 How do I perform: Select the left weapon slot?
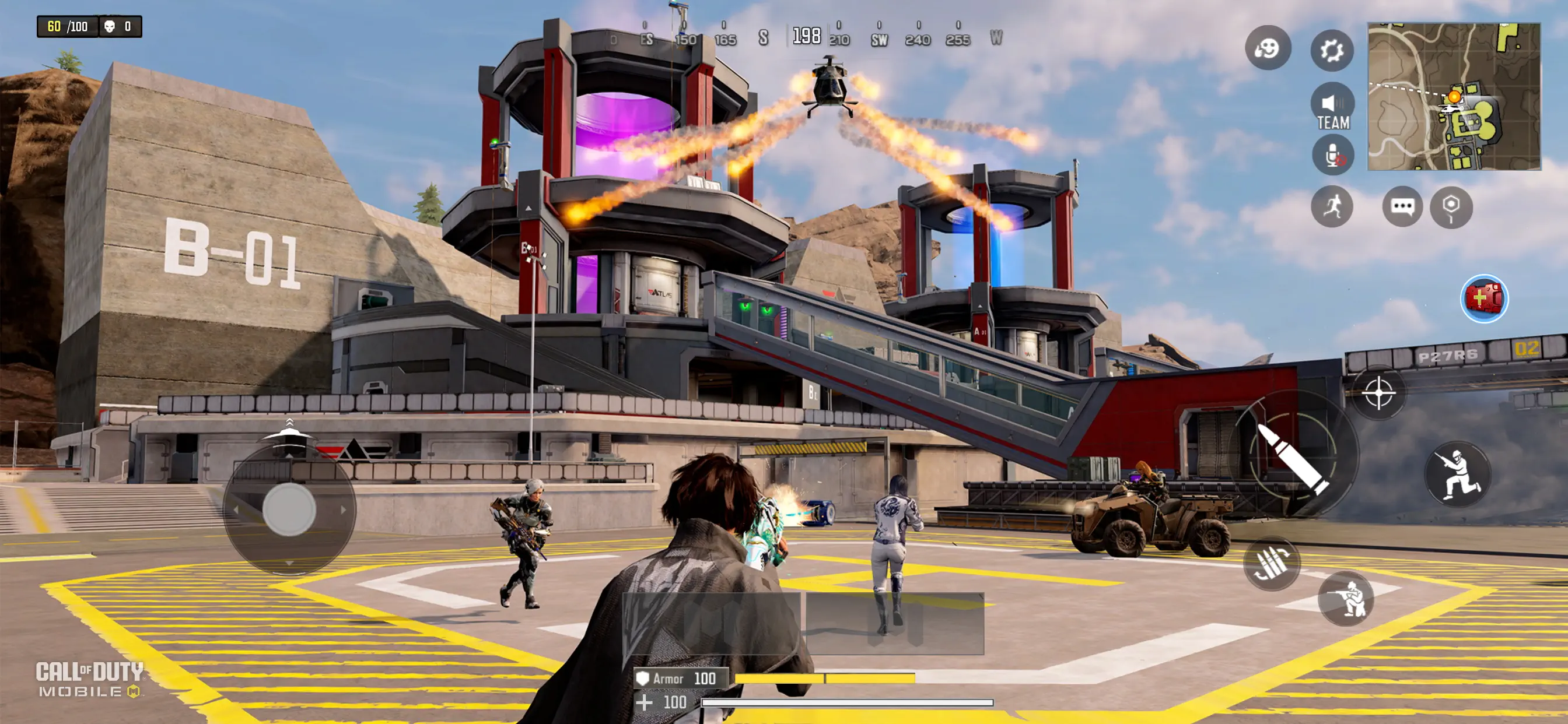pos(712,623)
